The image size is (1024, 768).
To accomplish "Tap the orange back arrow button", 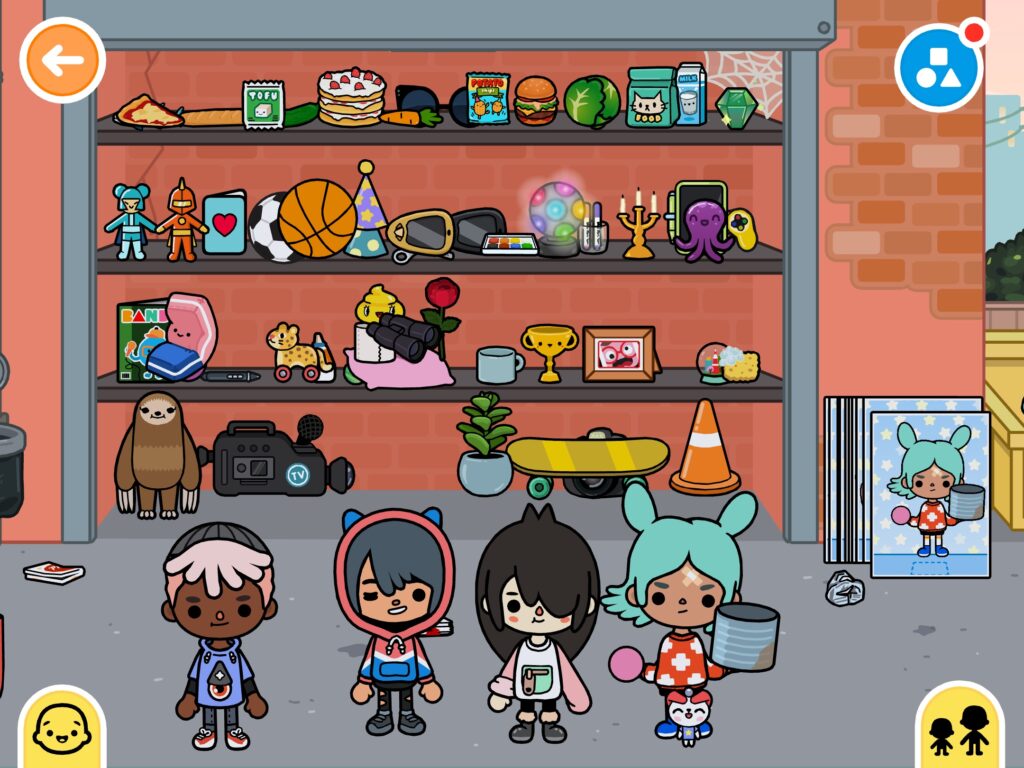I will (62, 60).
